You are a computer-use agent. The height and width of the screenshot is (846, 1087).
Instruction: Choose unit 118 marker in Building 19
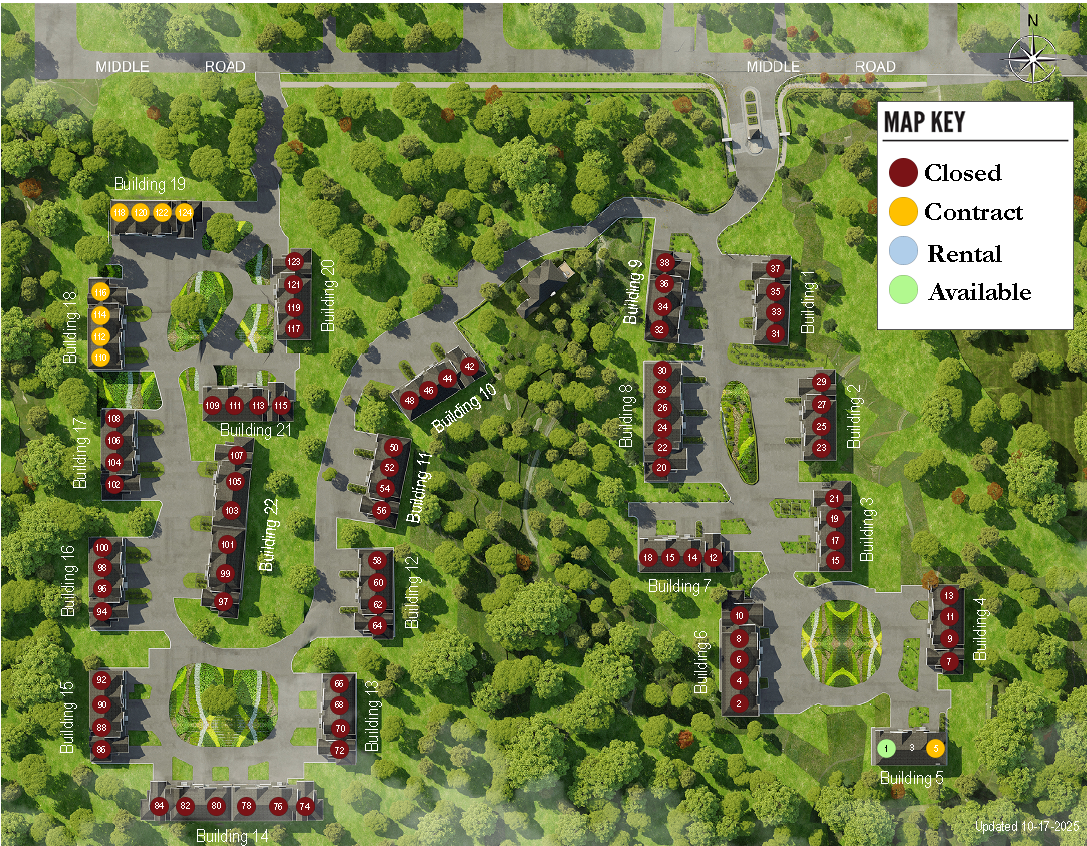click(x=119, y=212)
